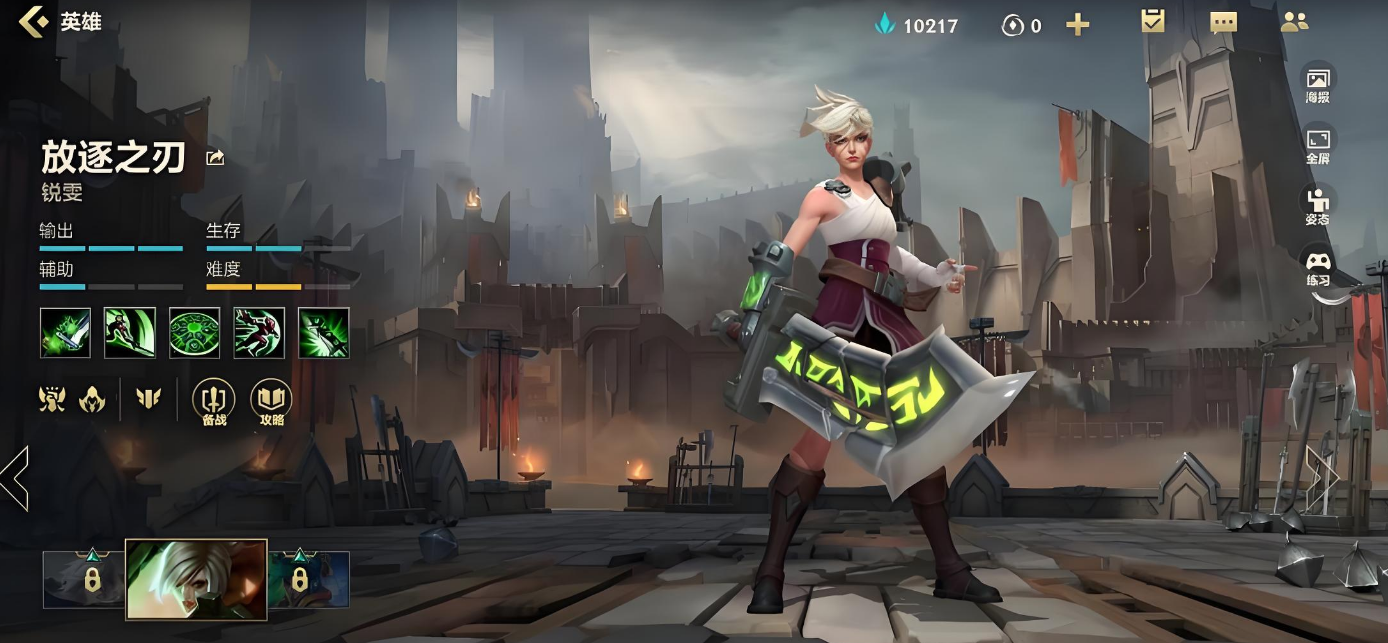The image size is (1388, 643).
Task: Select the sword slash ability icon
Action: point(130,333)
